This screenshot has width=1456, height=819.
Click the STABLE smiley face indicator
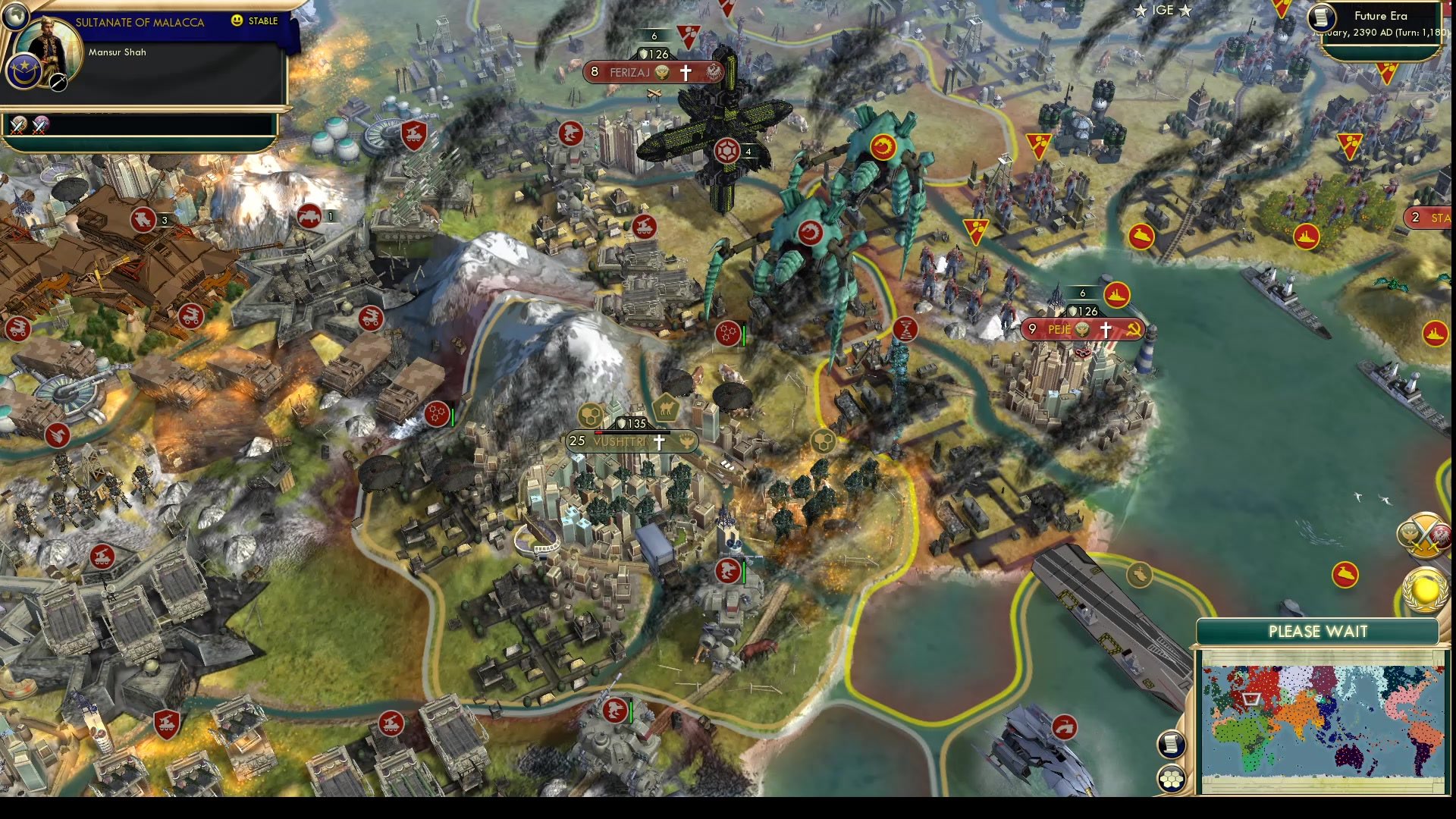[x=236, y=20]
